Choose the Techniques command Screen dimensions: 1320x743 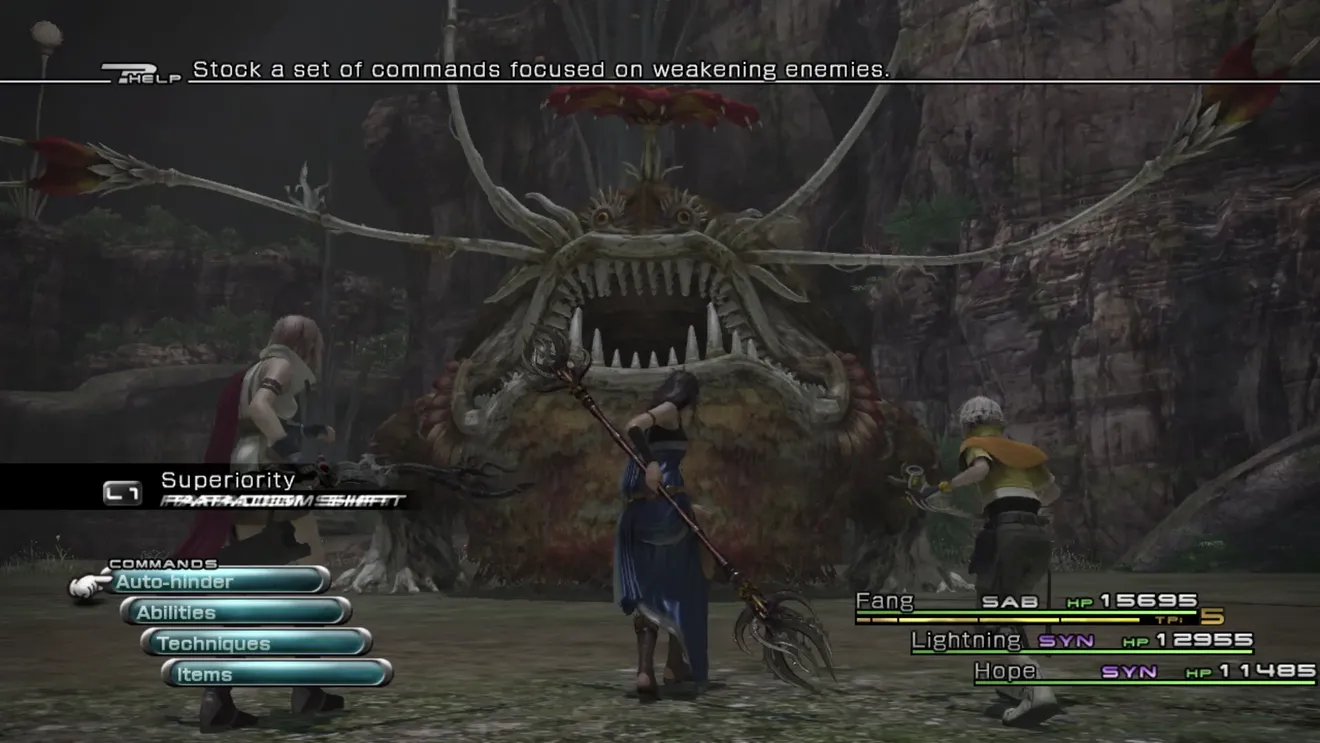(256, 643)
